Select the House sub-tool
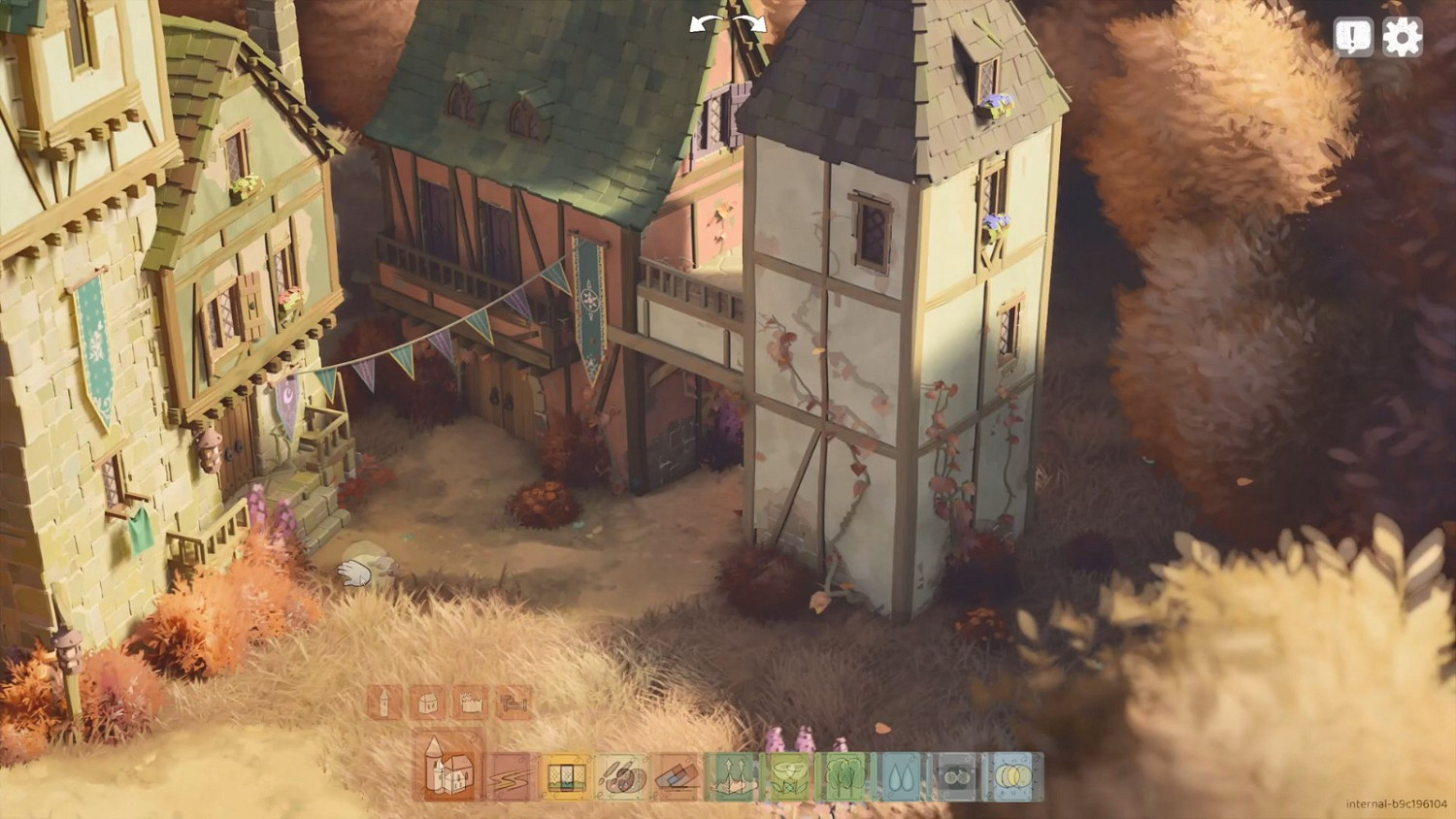The height and width of the screenshot is (819, 1456). 427,704
